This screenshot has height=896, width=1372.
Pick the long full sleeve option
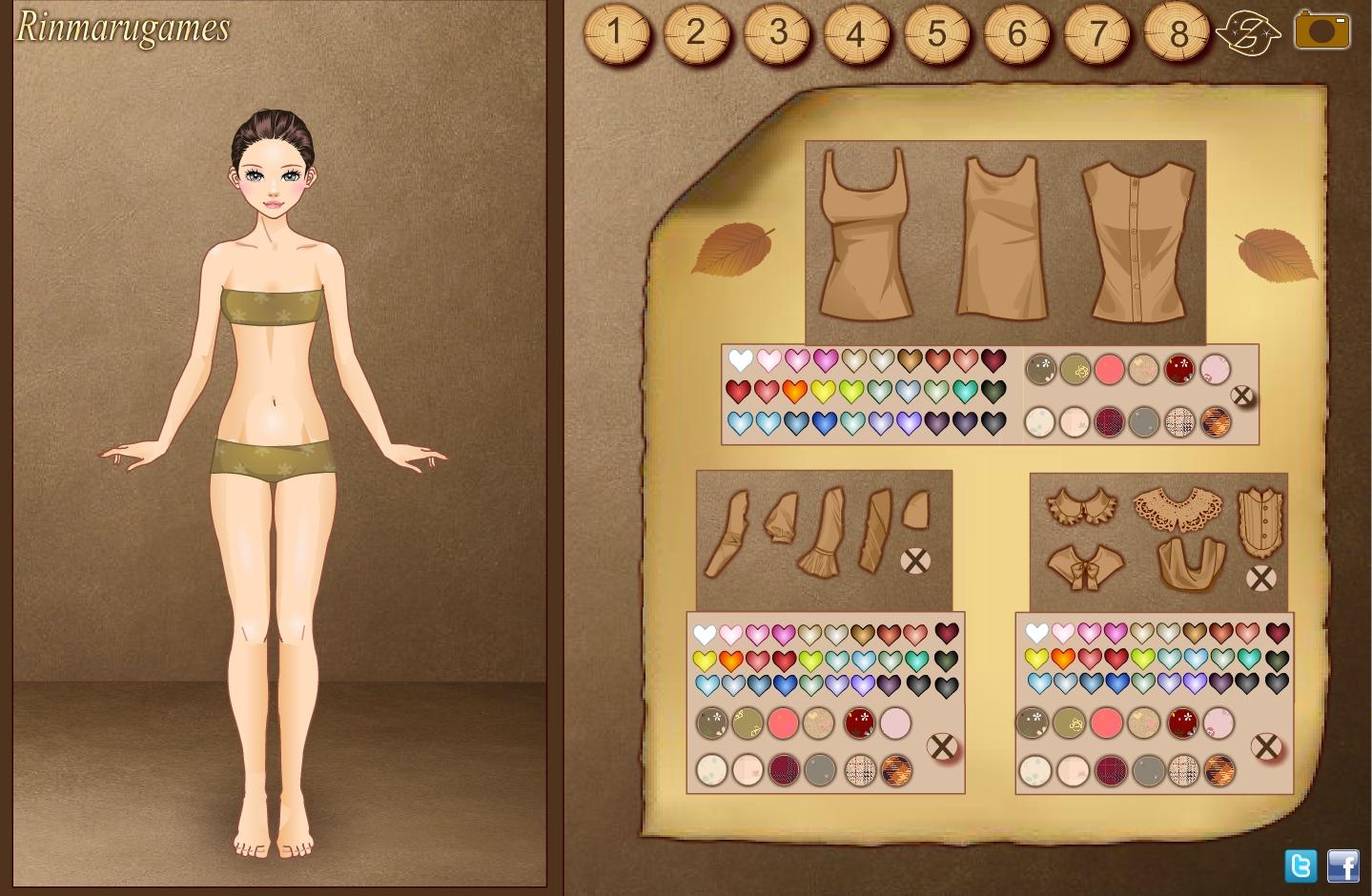pyautogui.click(x=726, y=537)
